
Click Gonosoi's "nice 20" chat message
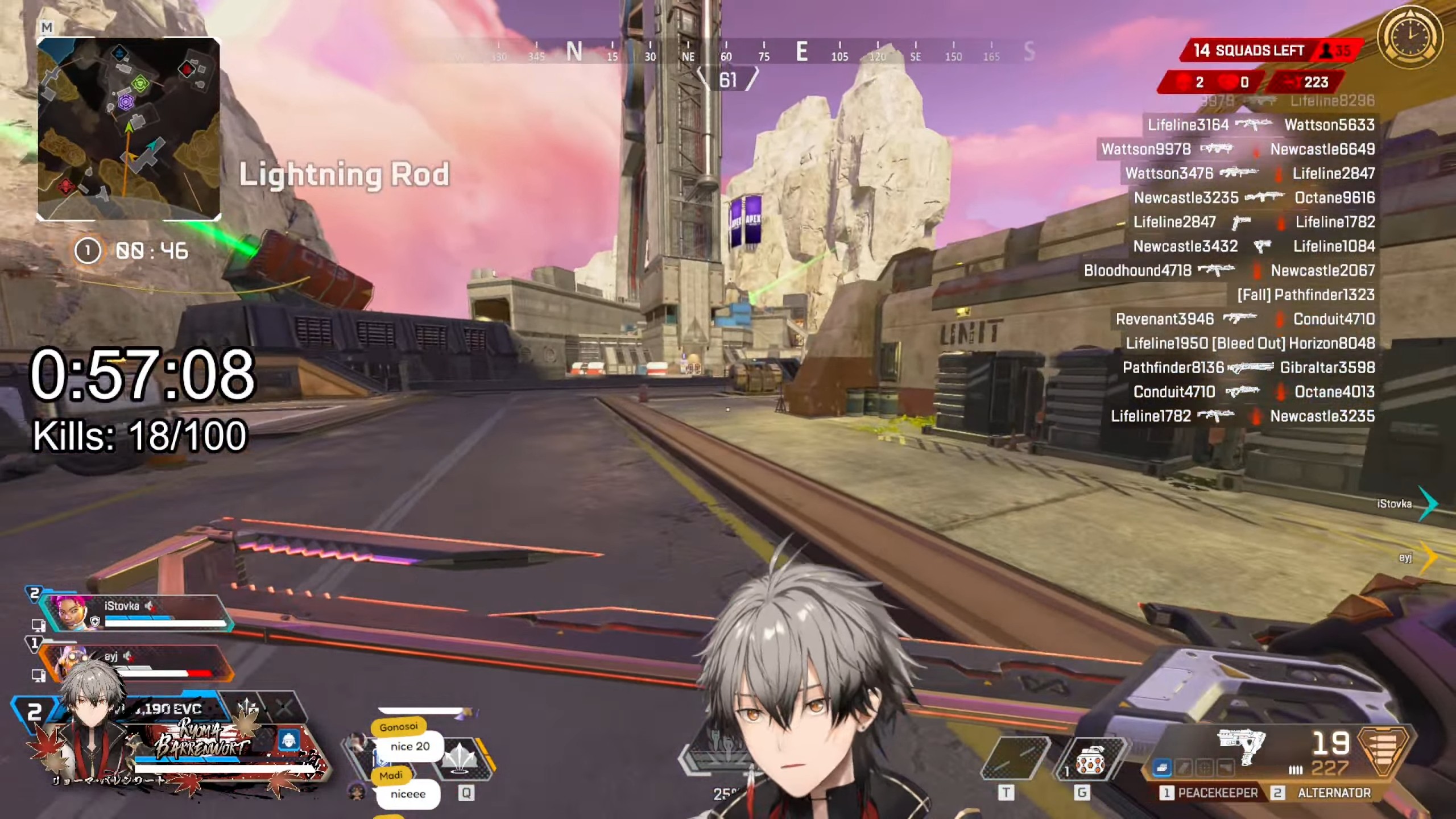[409, 746]
